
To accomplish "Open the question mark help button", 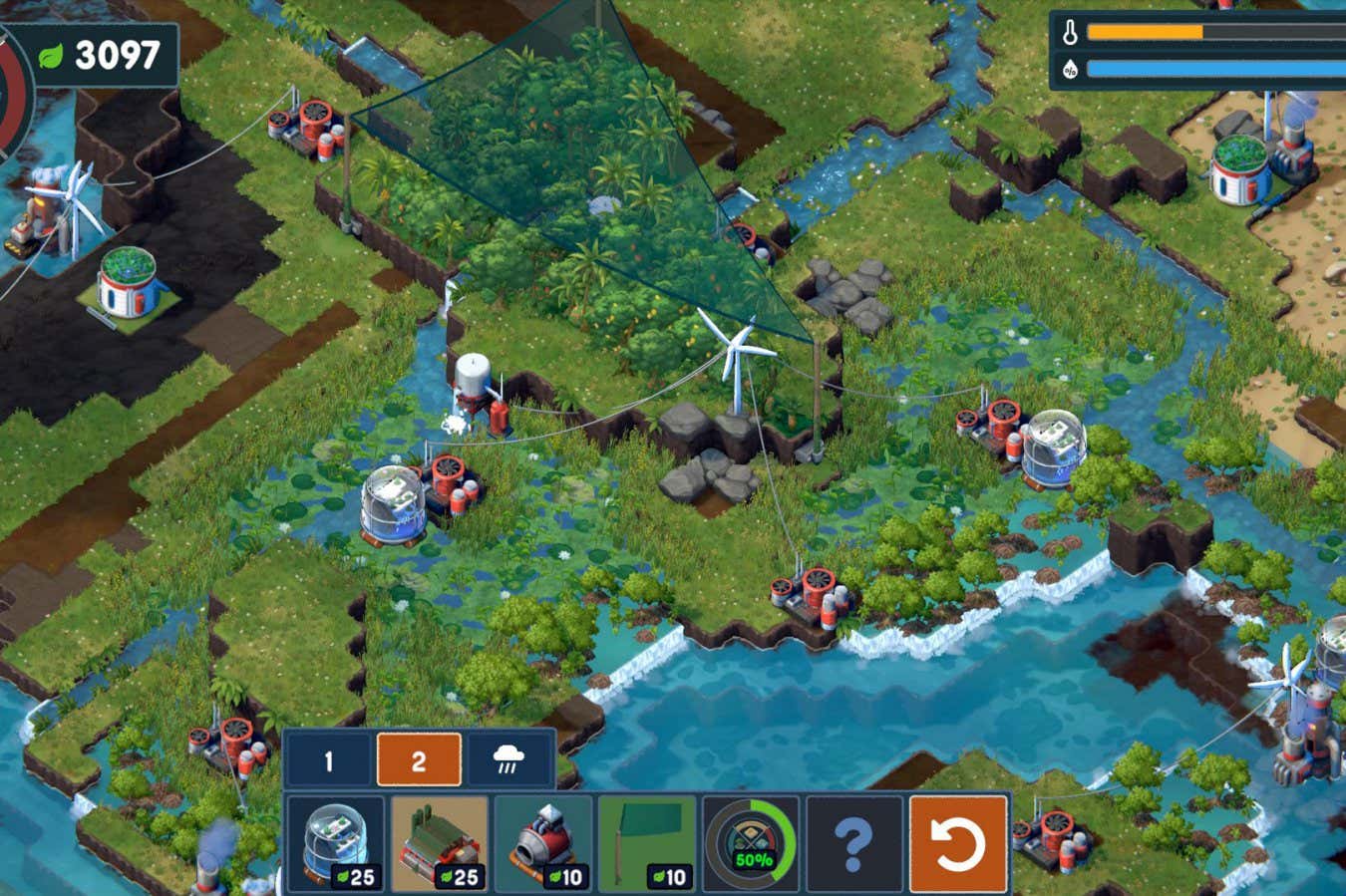I will [854, 843].
